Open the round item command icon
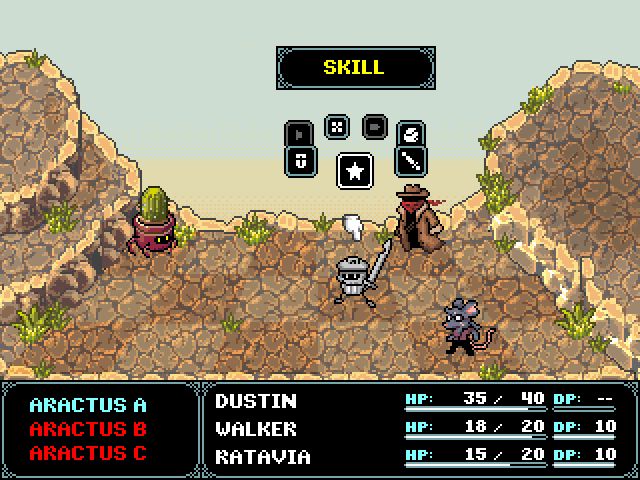Viewport: 640px width, 480px height. 411,133
